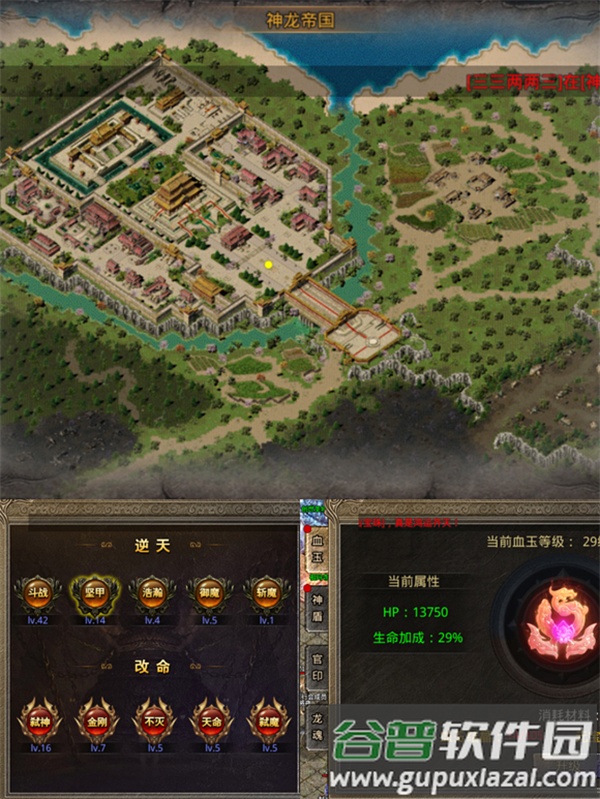This screenshot has width=600, height=799.
Task: Select the 浩瀚 skill orb
Action: tap(152, 594)
